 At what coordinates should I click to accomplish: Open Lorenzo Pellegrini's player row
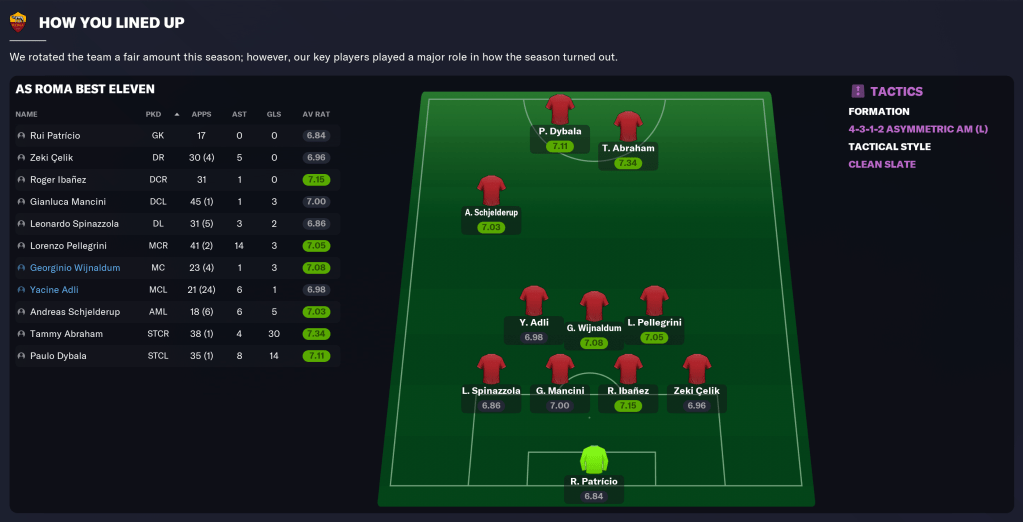[x=68, y=246]
